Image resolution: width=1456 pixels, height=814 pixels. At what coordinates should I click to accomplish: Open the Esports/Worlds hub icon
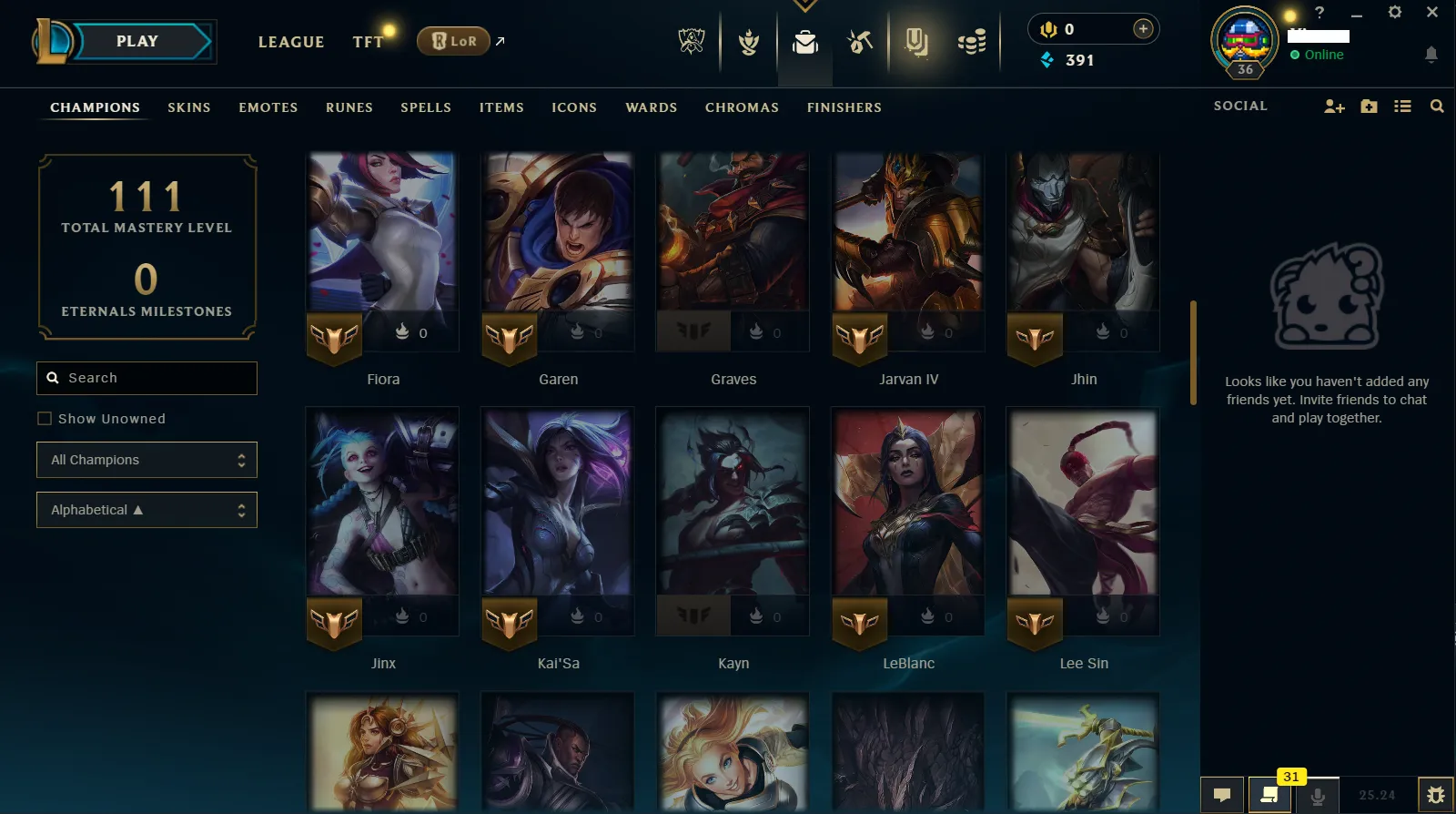pos(692,41)
